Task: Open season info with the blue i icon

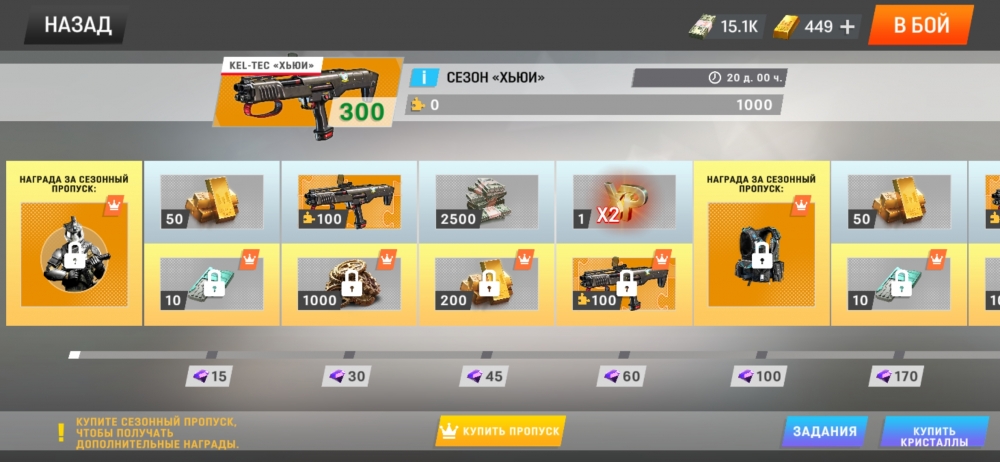Action: click(x=424, y=77)
